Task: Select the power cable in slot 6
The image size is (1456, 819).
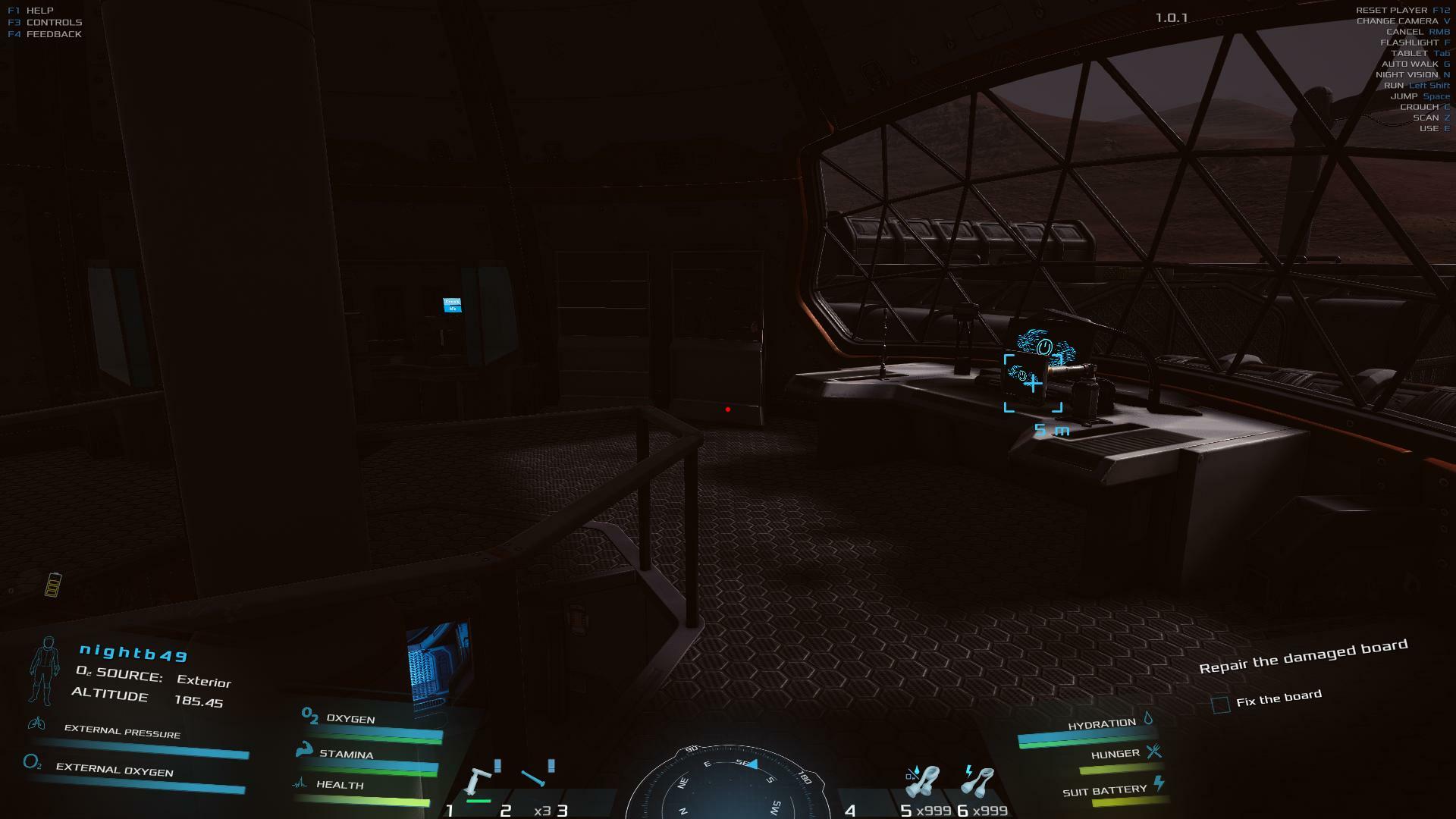Action: 977,783
